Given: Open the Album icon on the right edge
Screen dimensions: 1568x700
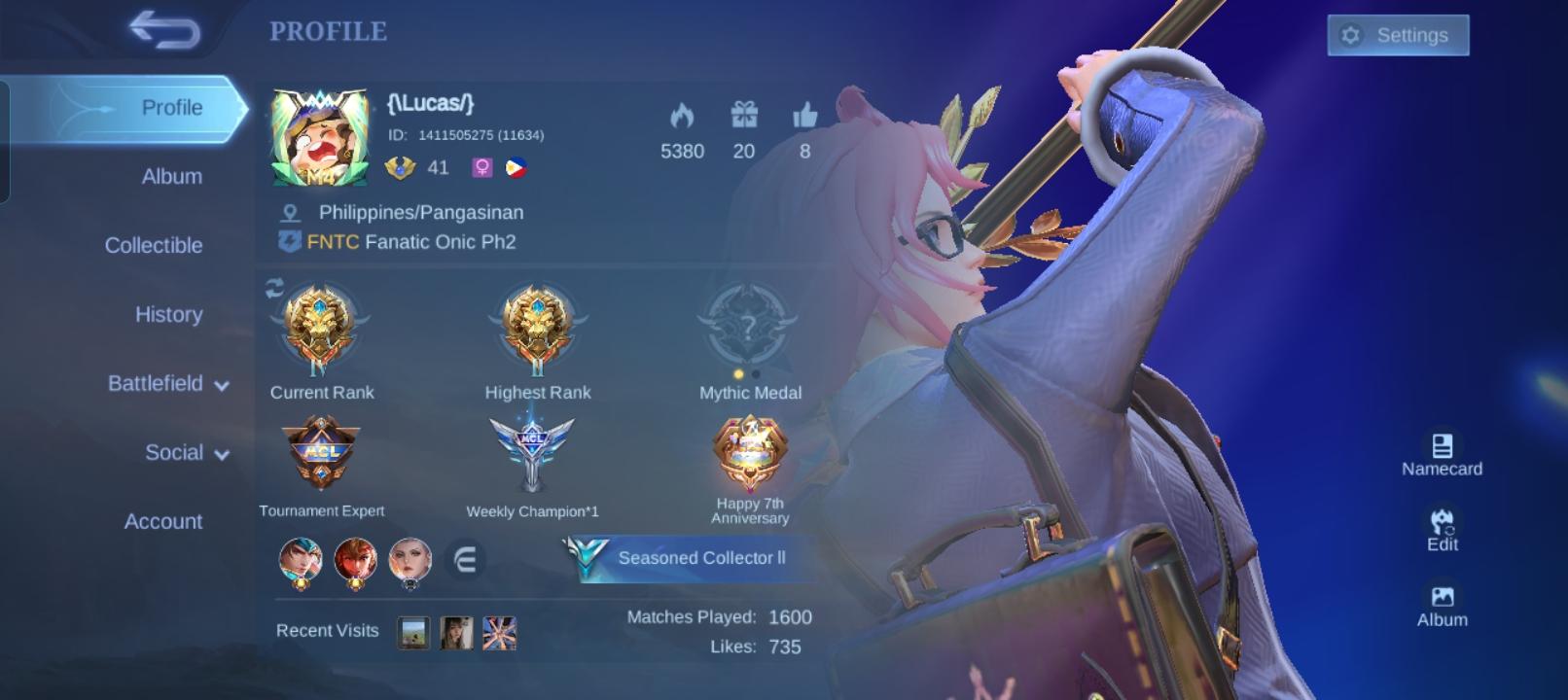Looking at the screenshot, I should pyautogui.click(x=1444, y=599).
